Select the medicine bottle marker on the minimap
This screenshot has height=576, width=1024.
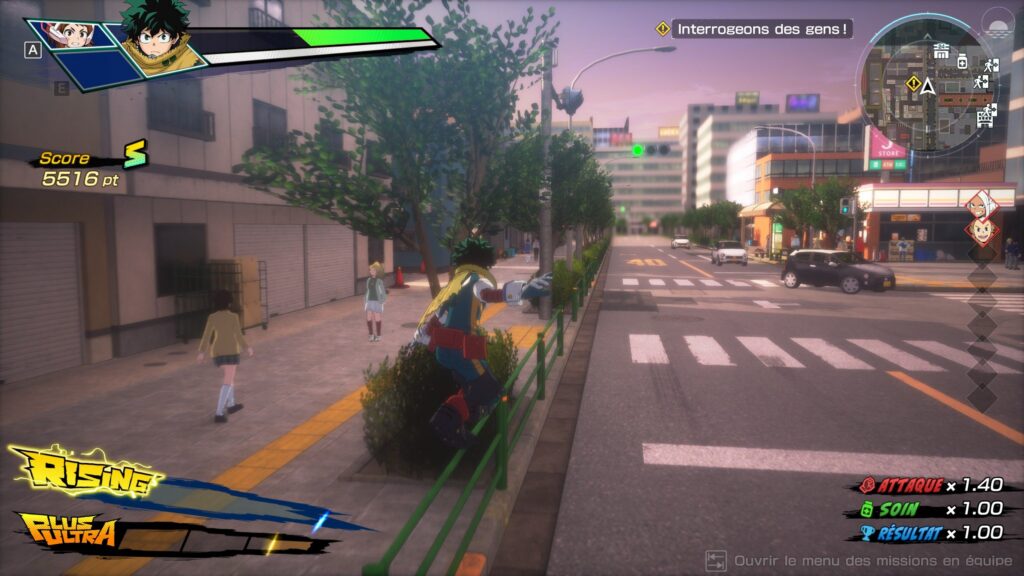click(961, 61)
